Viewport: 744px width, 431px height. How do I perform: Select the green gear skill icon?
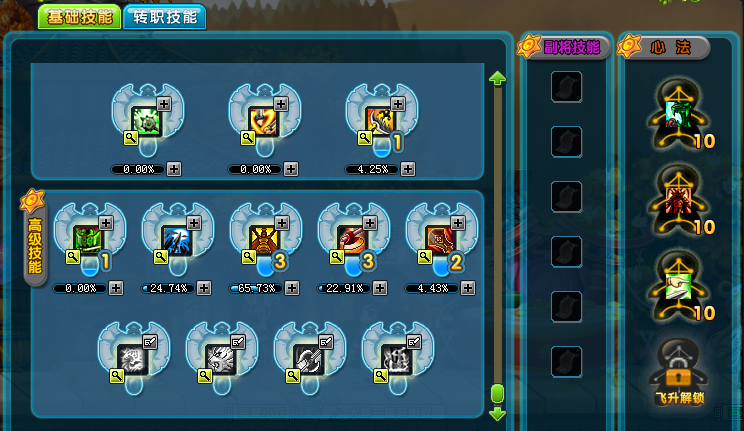[148, 120]
